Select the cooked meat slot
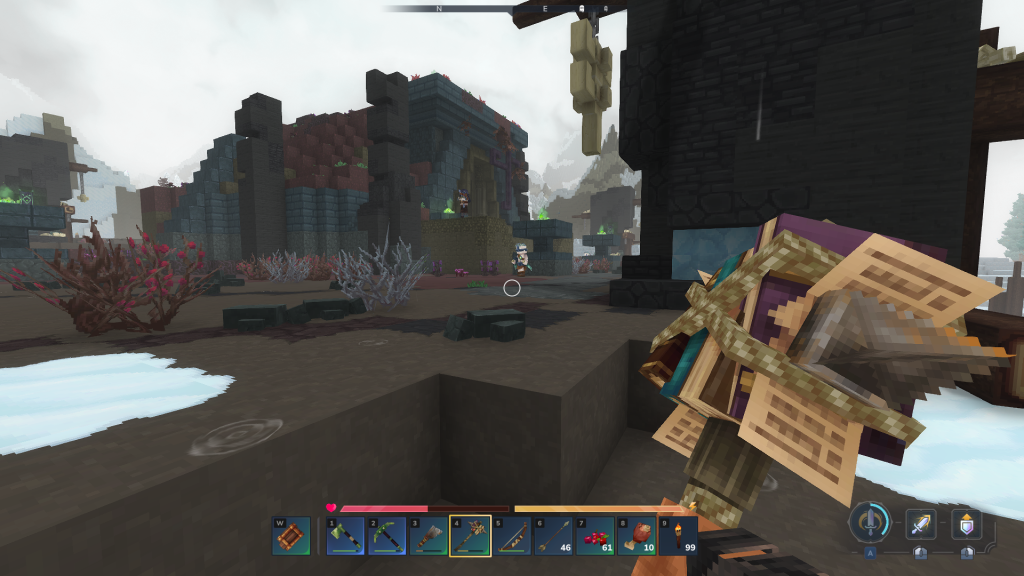Image resolution: width=1024 pixels, height=576 pixels. [637, 535]
